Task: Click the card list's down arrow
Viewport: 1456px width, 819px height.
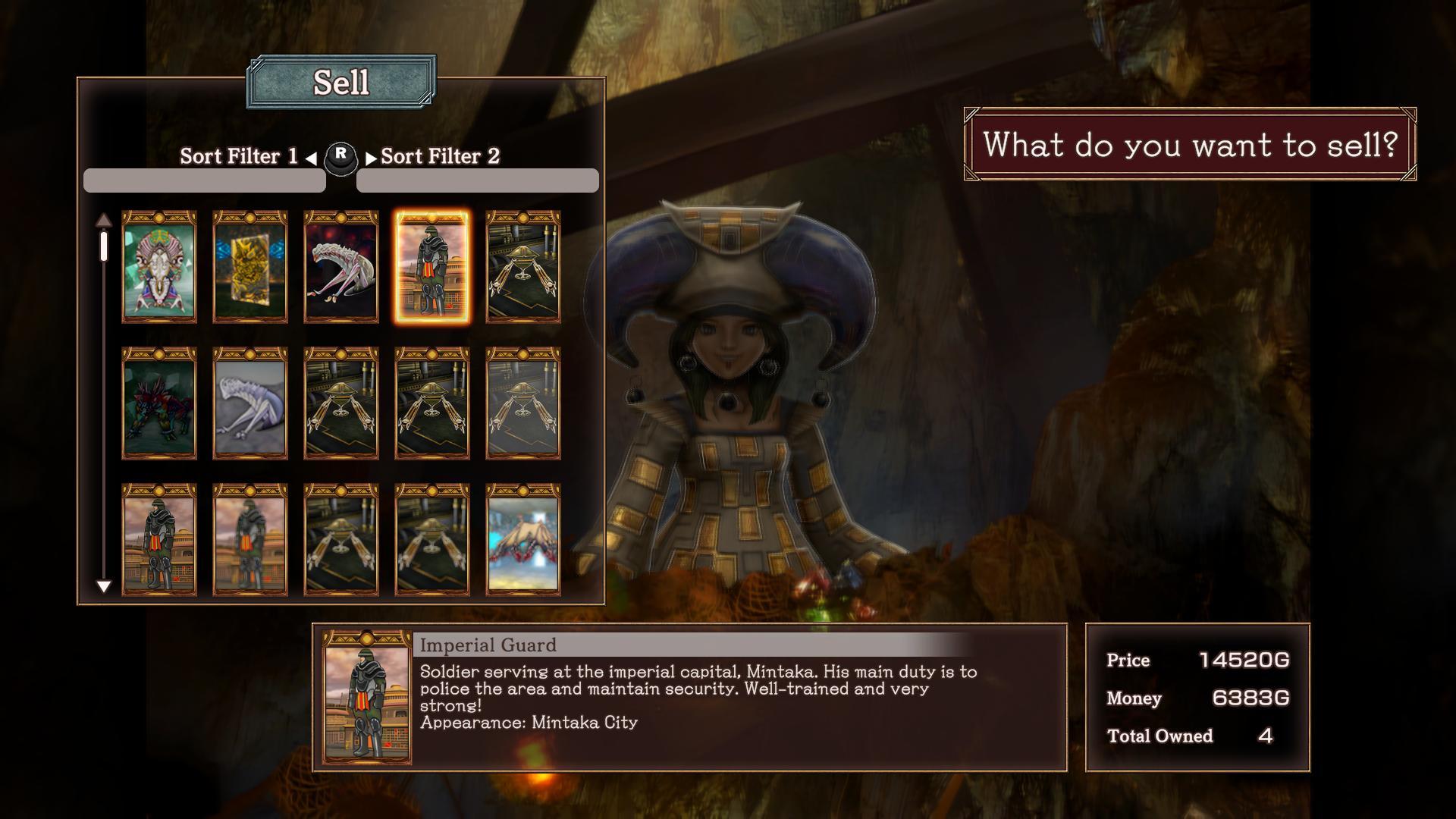Action: coord(104,586)
